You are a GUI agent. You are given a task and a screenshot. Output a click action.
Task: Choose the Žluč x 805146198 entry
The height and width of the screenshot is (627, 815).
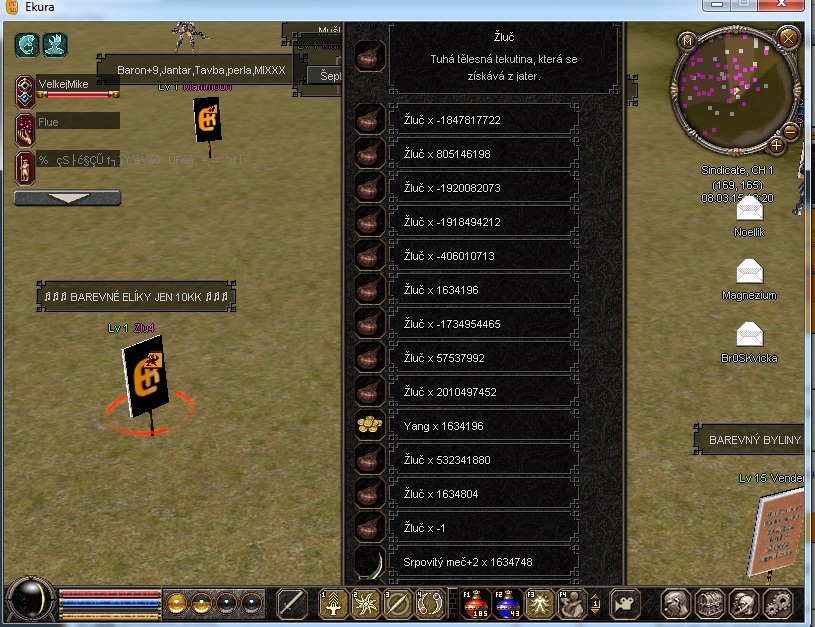[484, 154]
